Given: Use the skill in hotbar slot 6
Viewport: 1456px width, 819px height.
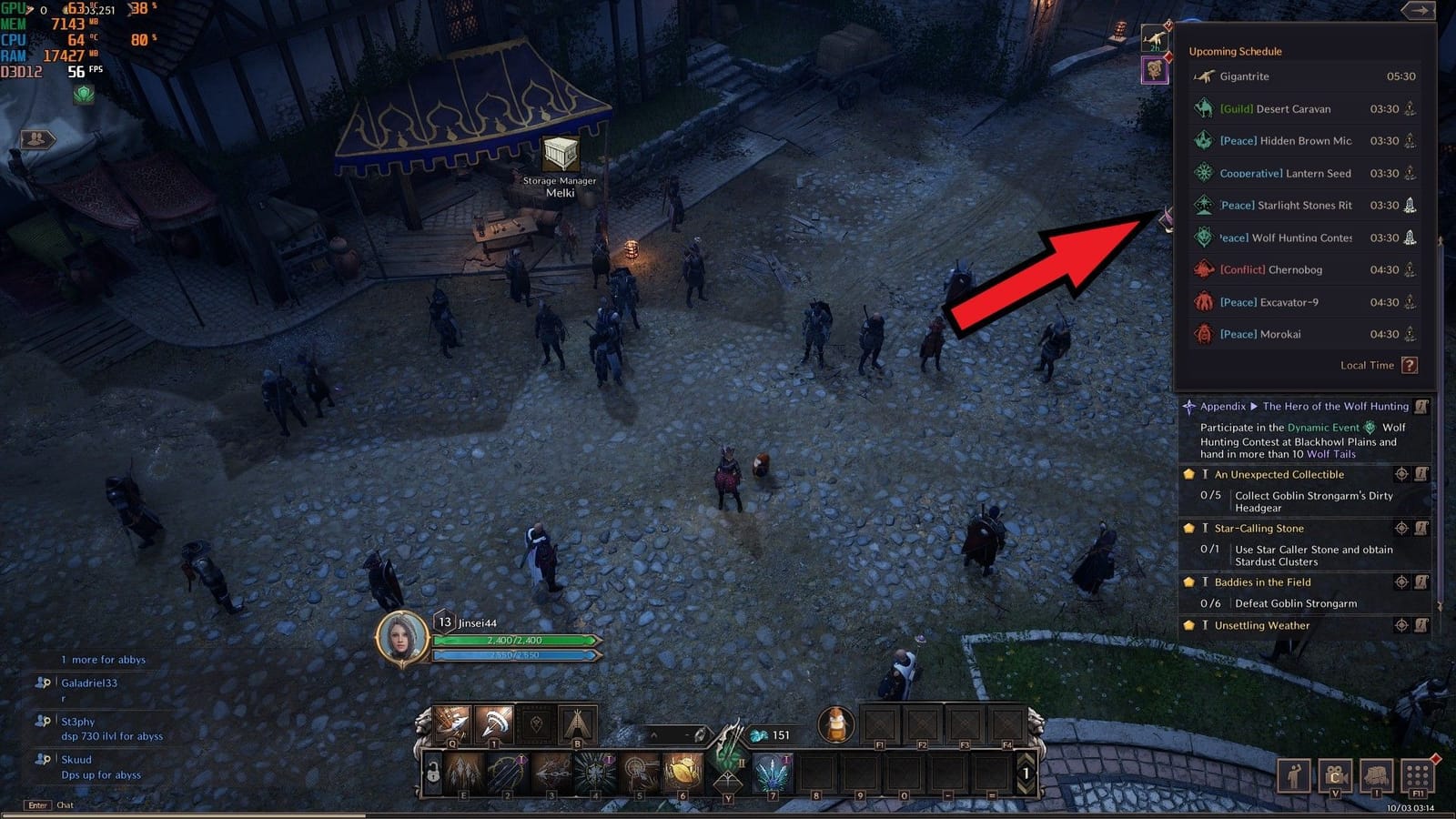Looking at the screenshot, I should (x=683, y=772).
